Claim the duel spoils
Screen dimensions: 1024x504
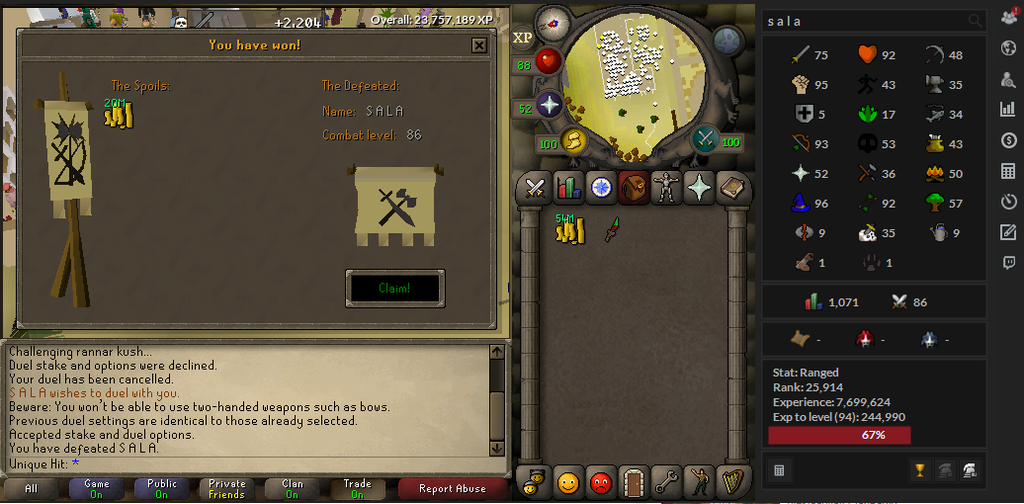(395, 288)
